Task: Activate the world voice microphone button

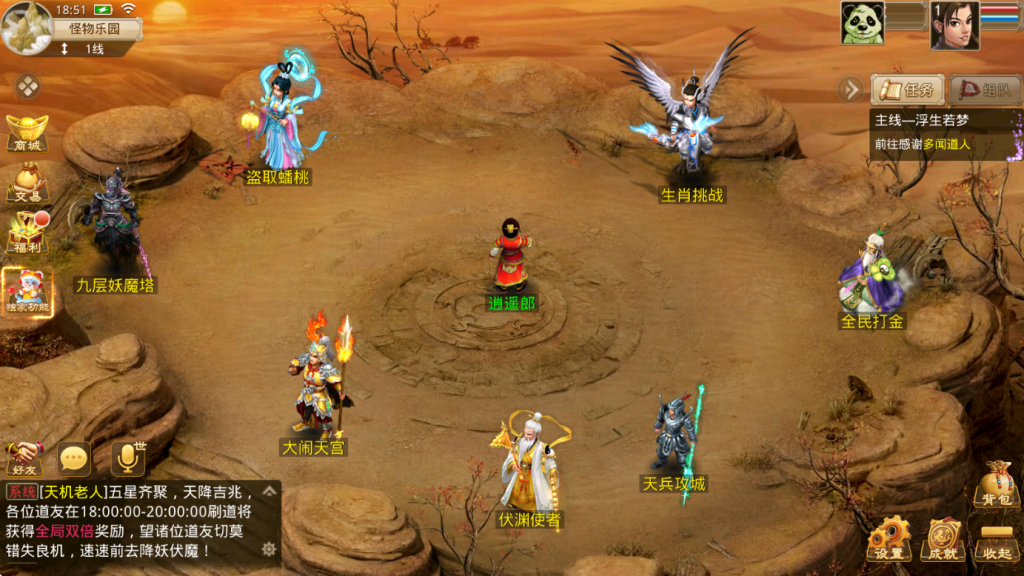Action: tap(127, 458)
